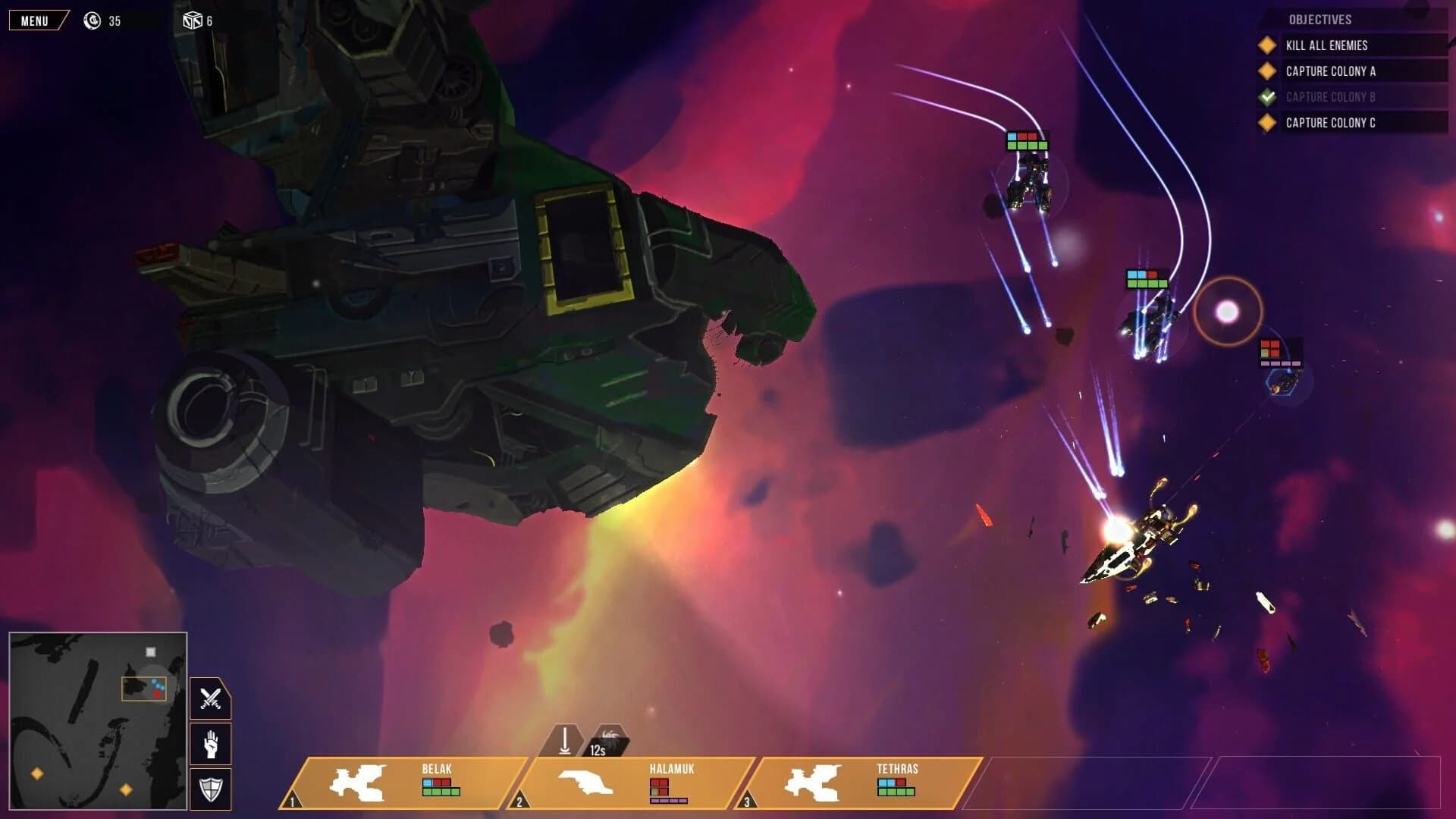Viewport: 1456px width, 819px height.
Task: Select the raised hand capture stance icon
Action: click(x=210, y=744)
